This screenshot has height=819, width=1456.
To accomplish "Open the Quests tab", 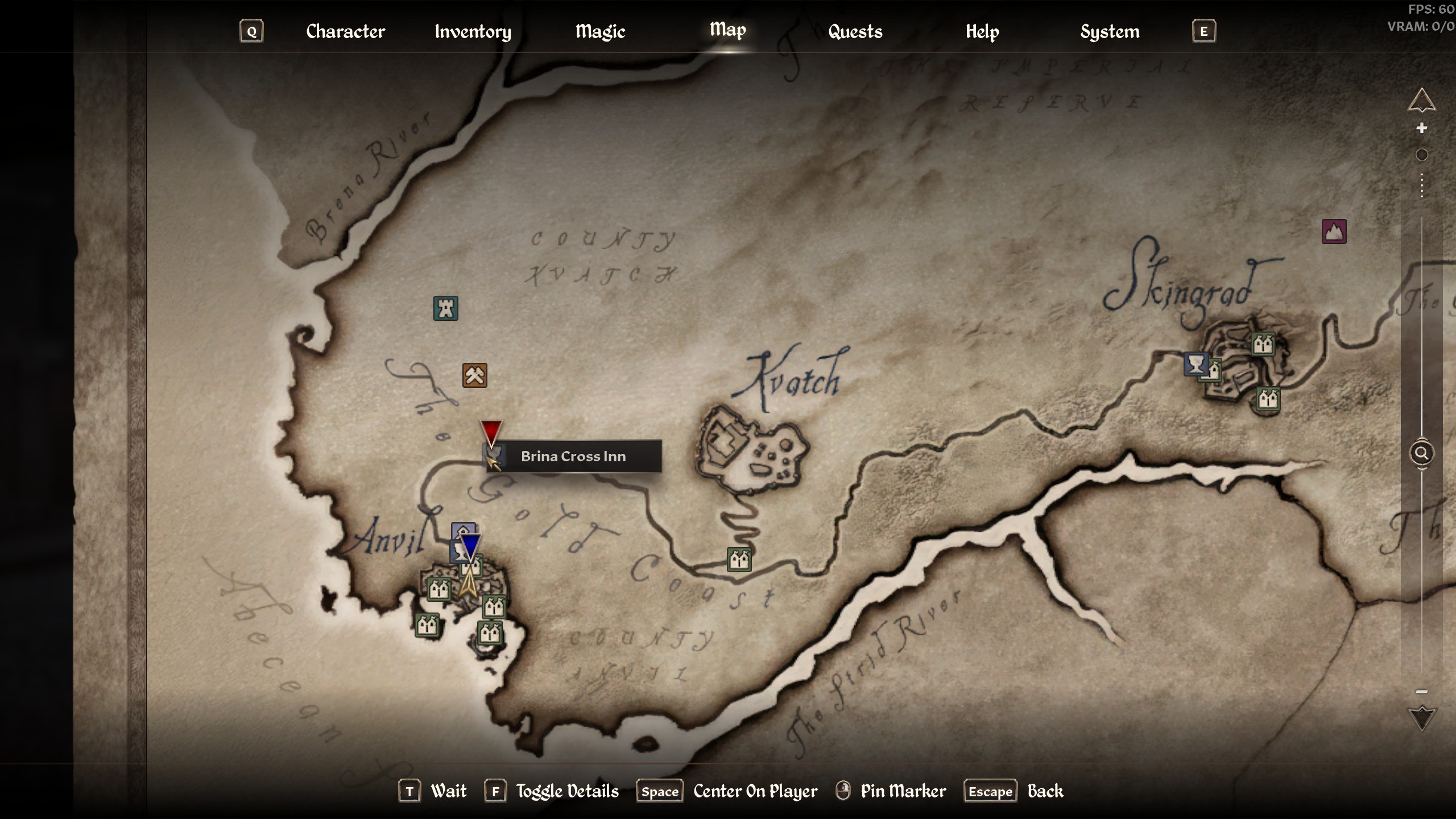I will 855,31.
